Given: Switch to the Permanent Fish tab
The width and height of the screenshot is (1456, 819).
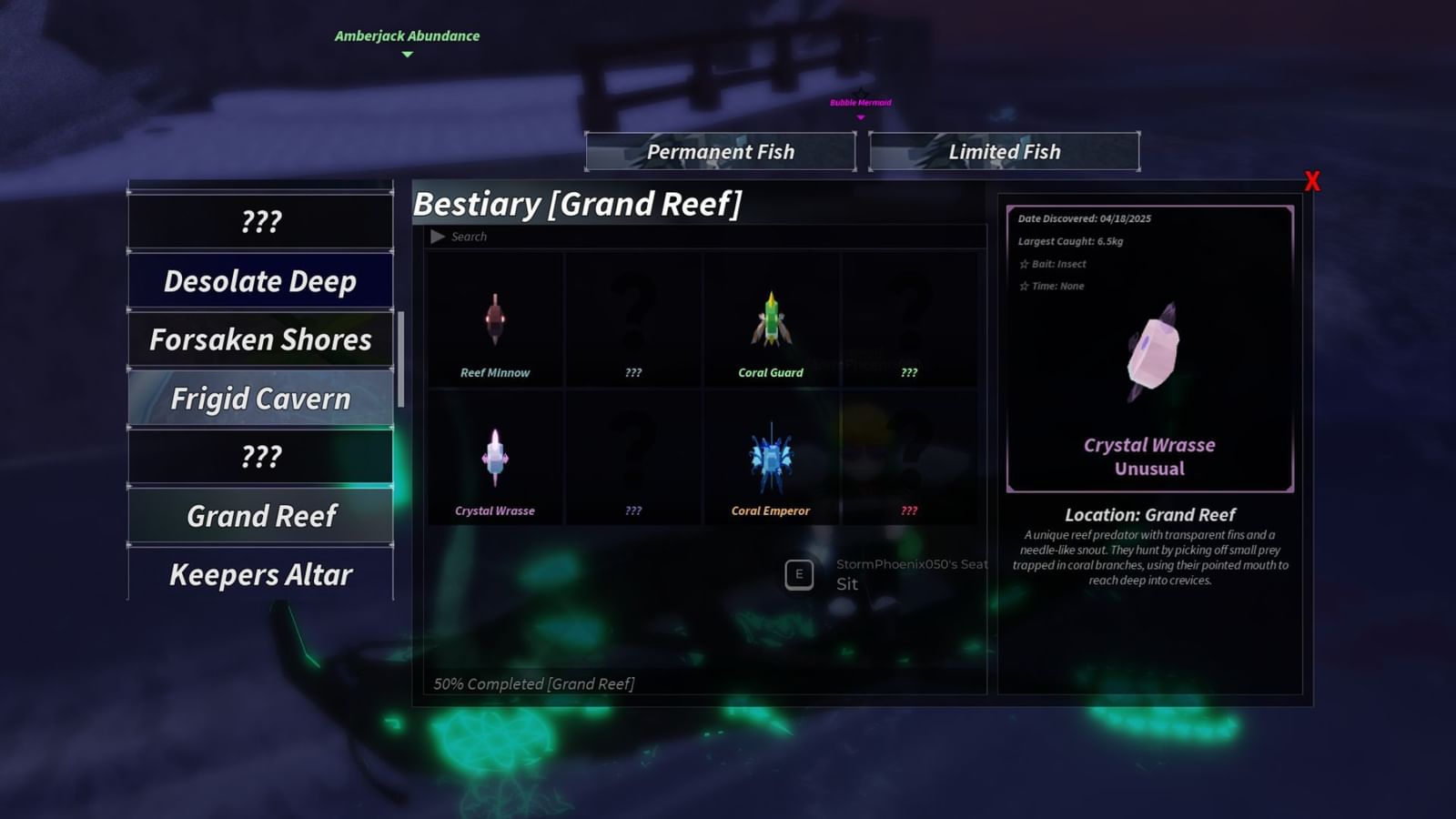Looking at the screenshot, I should point(720,152).
